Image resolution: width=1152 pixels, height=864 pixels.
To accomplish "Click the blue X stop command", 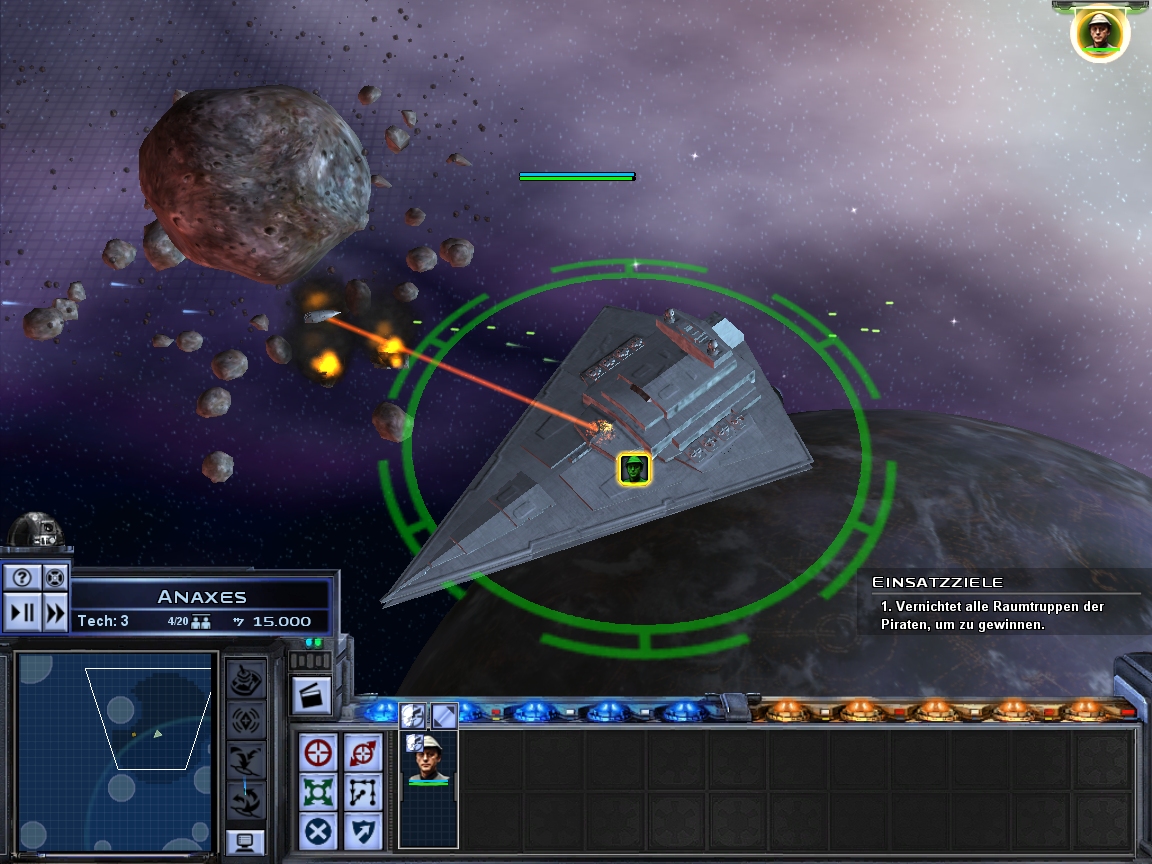I will point(319,831).
